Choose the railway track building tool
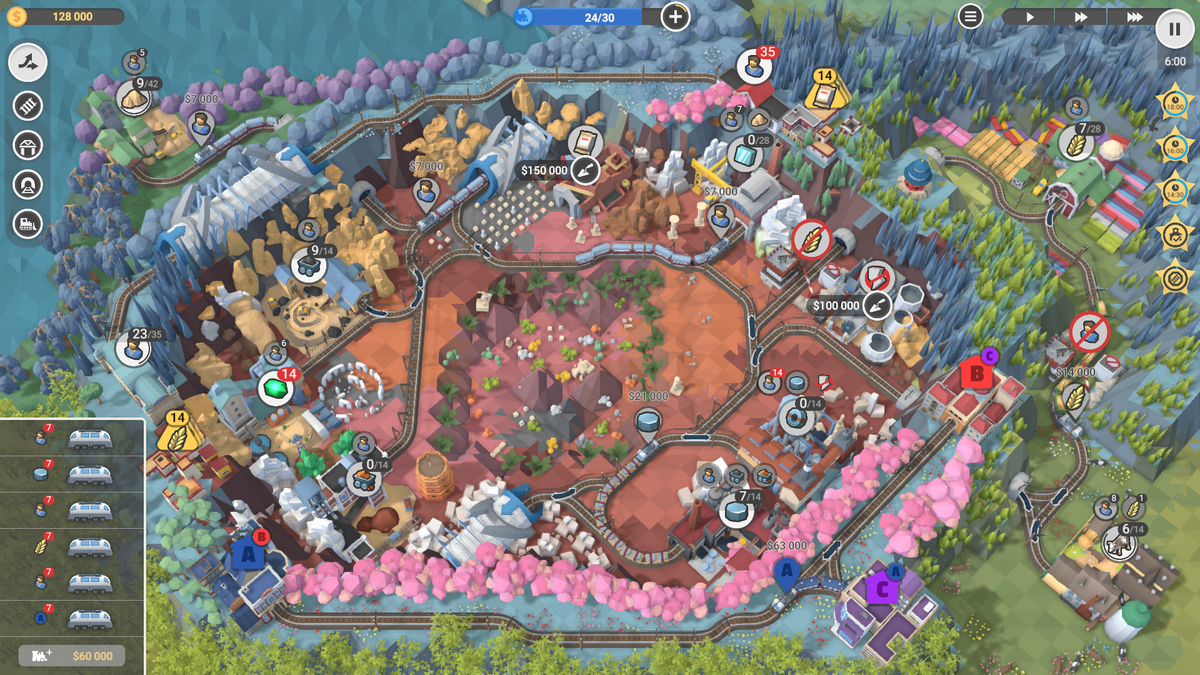The height and width of the screenshot is (675, 1200). (28, 105)
